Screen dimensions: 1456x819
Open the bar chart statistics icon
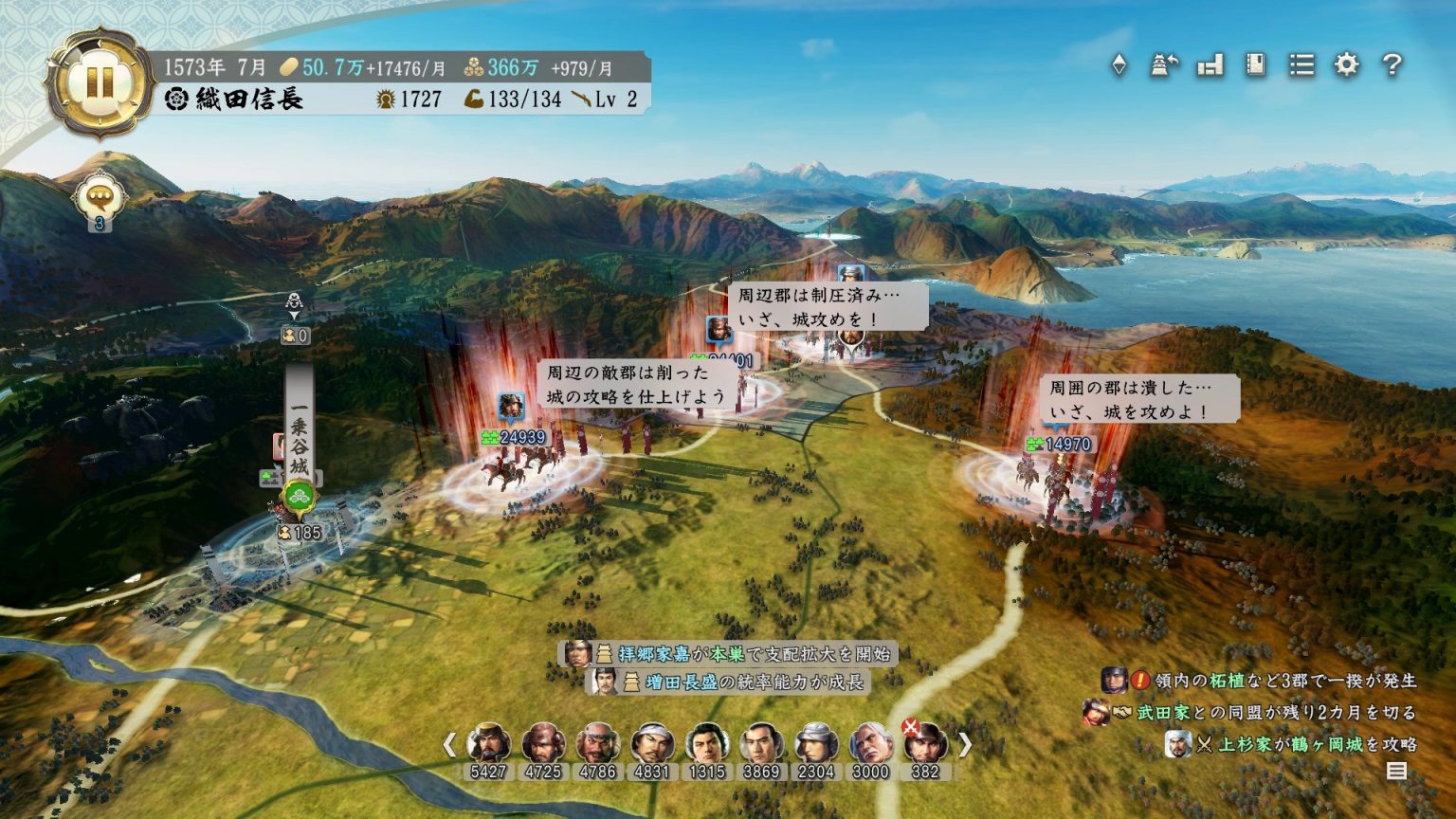coord(1210,65)
